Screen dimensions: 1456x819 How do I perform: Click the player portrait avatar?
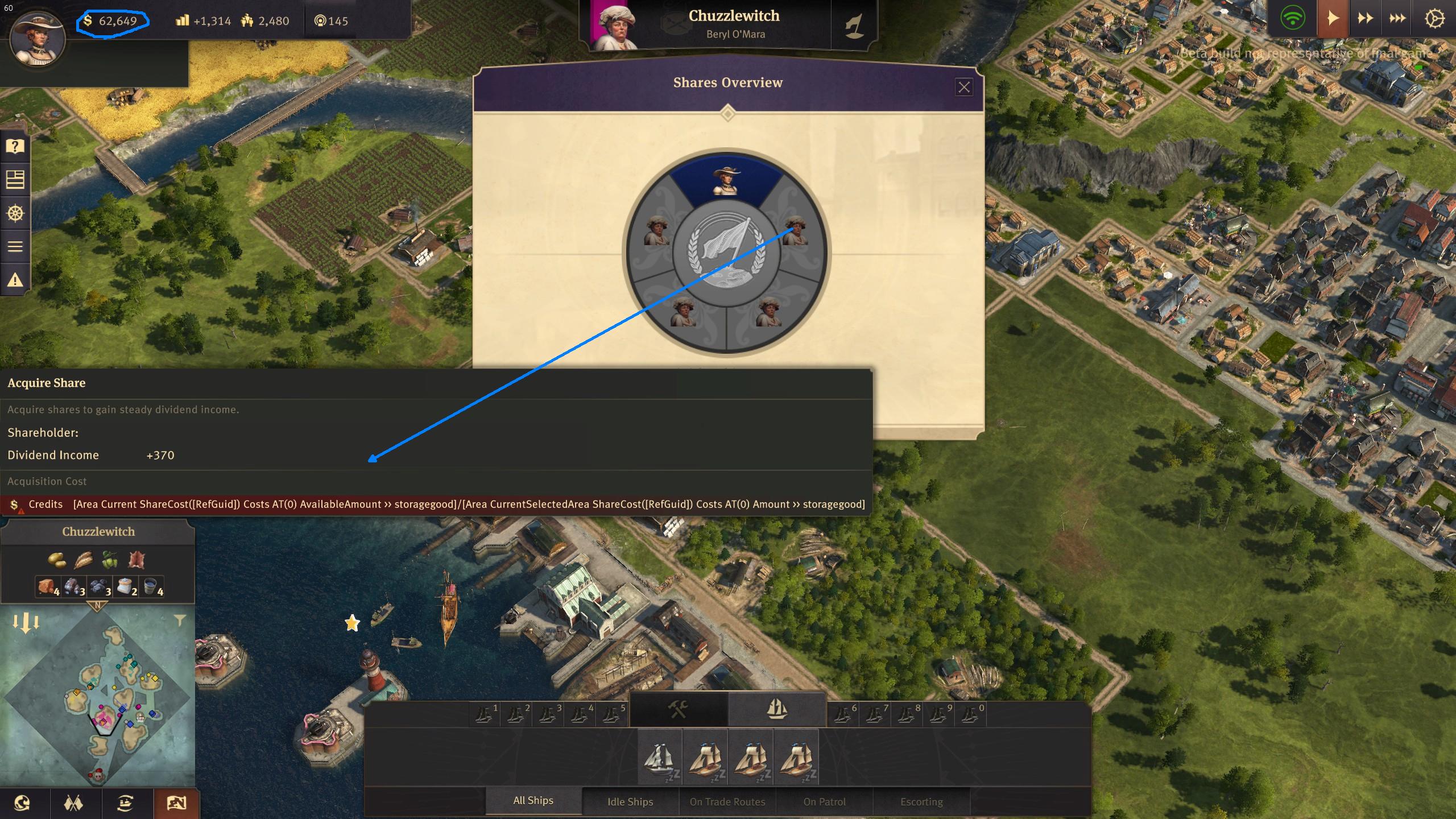pyautogui.click(x=38, y=38)
